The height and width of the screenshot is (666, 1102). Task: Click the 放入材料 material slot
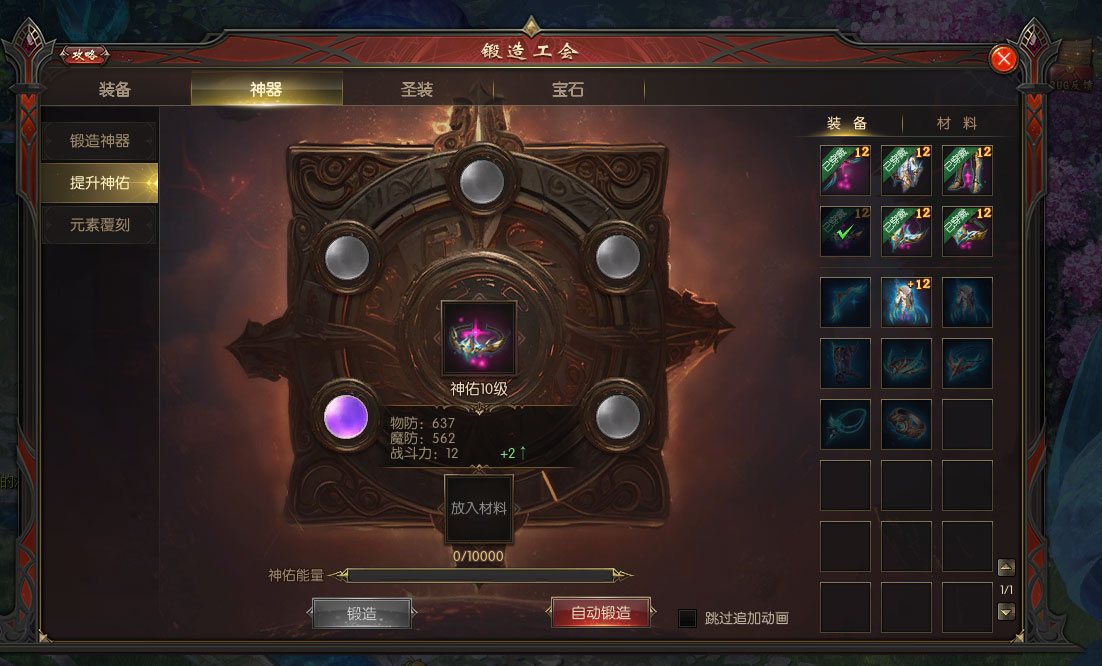[x=478, y=508]
